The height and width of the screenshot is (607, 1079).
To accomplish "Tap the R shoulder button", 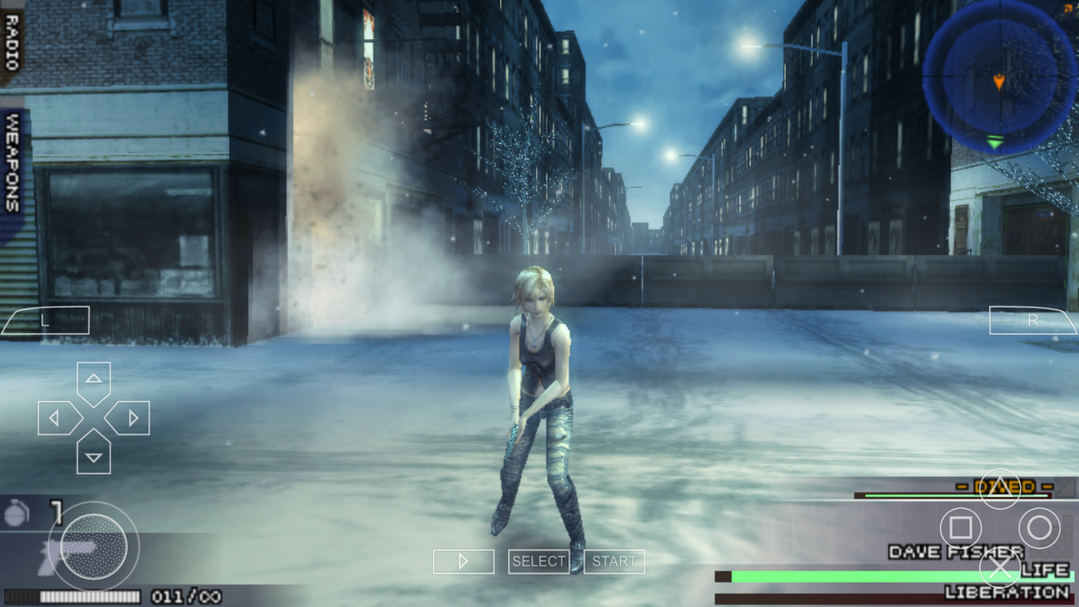I will coord(1032,321).
